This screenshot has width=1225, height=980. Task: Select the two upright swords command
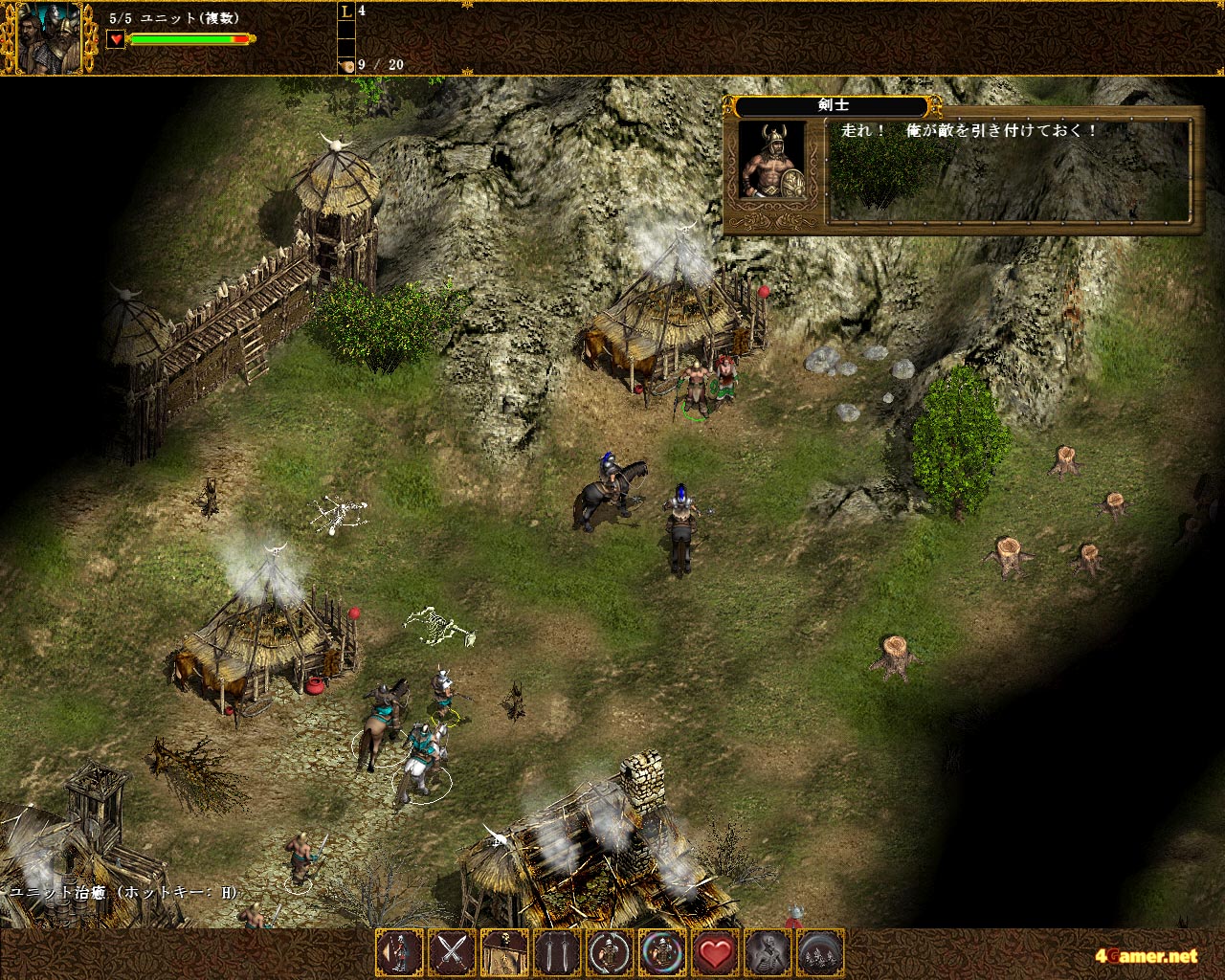[x=557, y=952]
